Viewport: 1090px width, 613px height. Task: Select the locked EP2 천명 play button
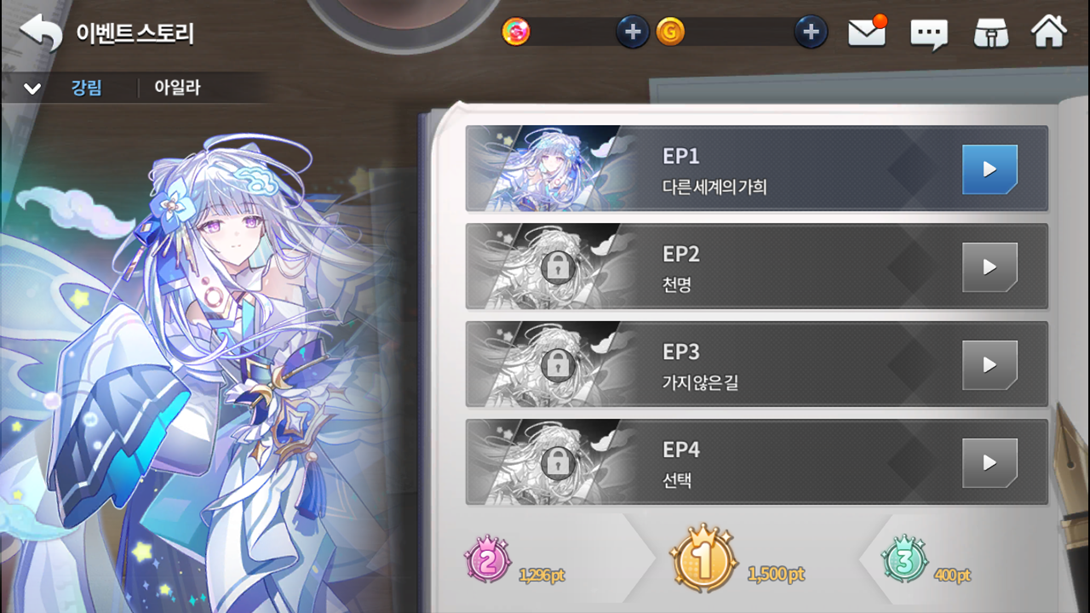tap(989, 267)
